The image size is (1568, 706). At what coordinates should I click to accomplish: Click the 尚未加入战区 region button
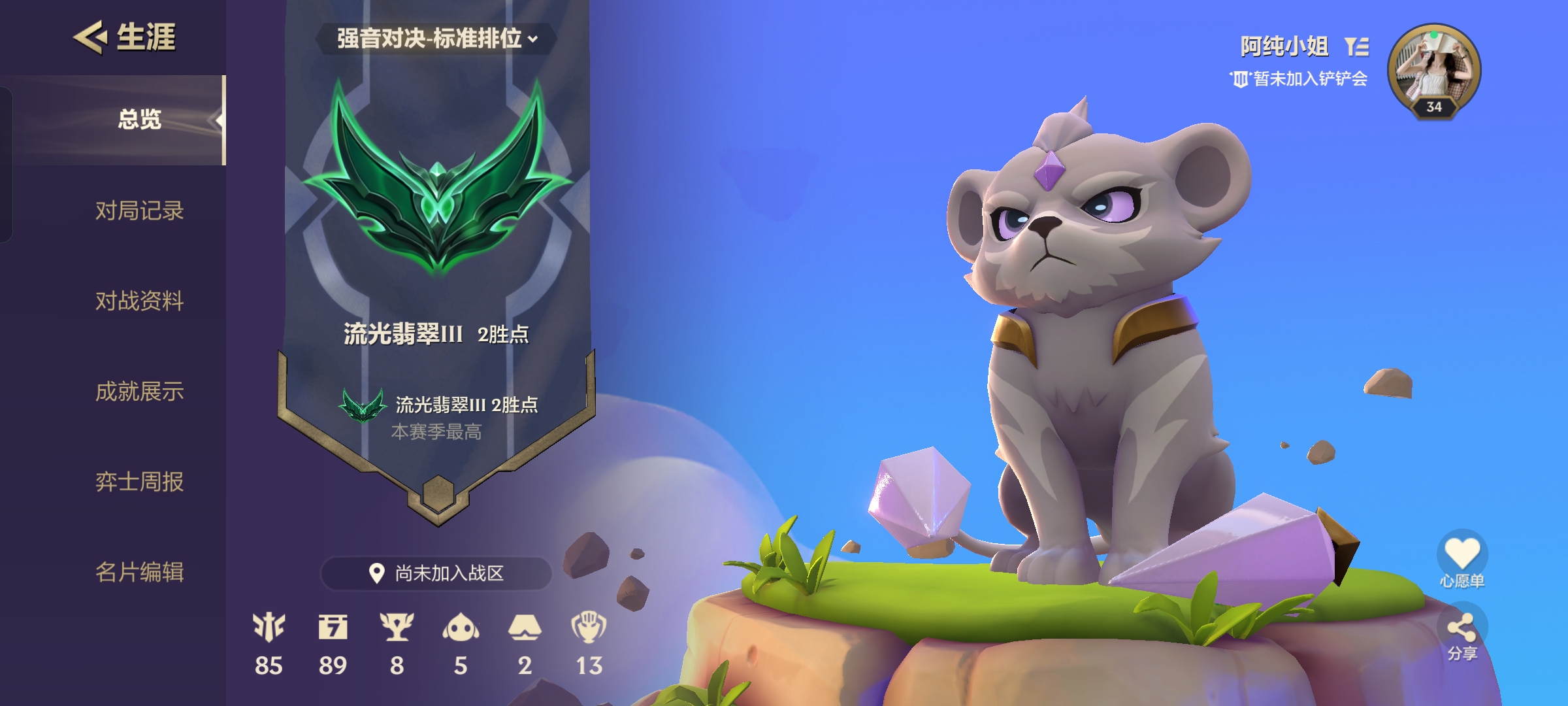[436, 573]
